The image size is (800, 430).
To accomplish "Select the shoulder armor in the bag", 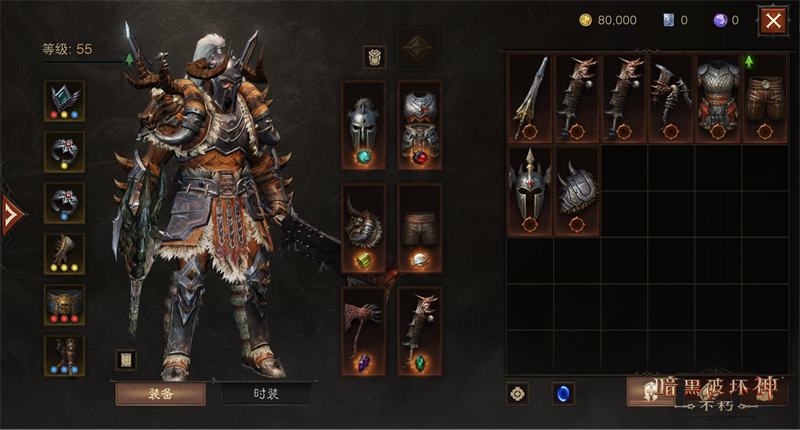I will pyautogui.click(x=577, y=191).
